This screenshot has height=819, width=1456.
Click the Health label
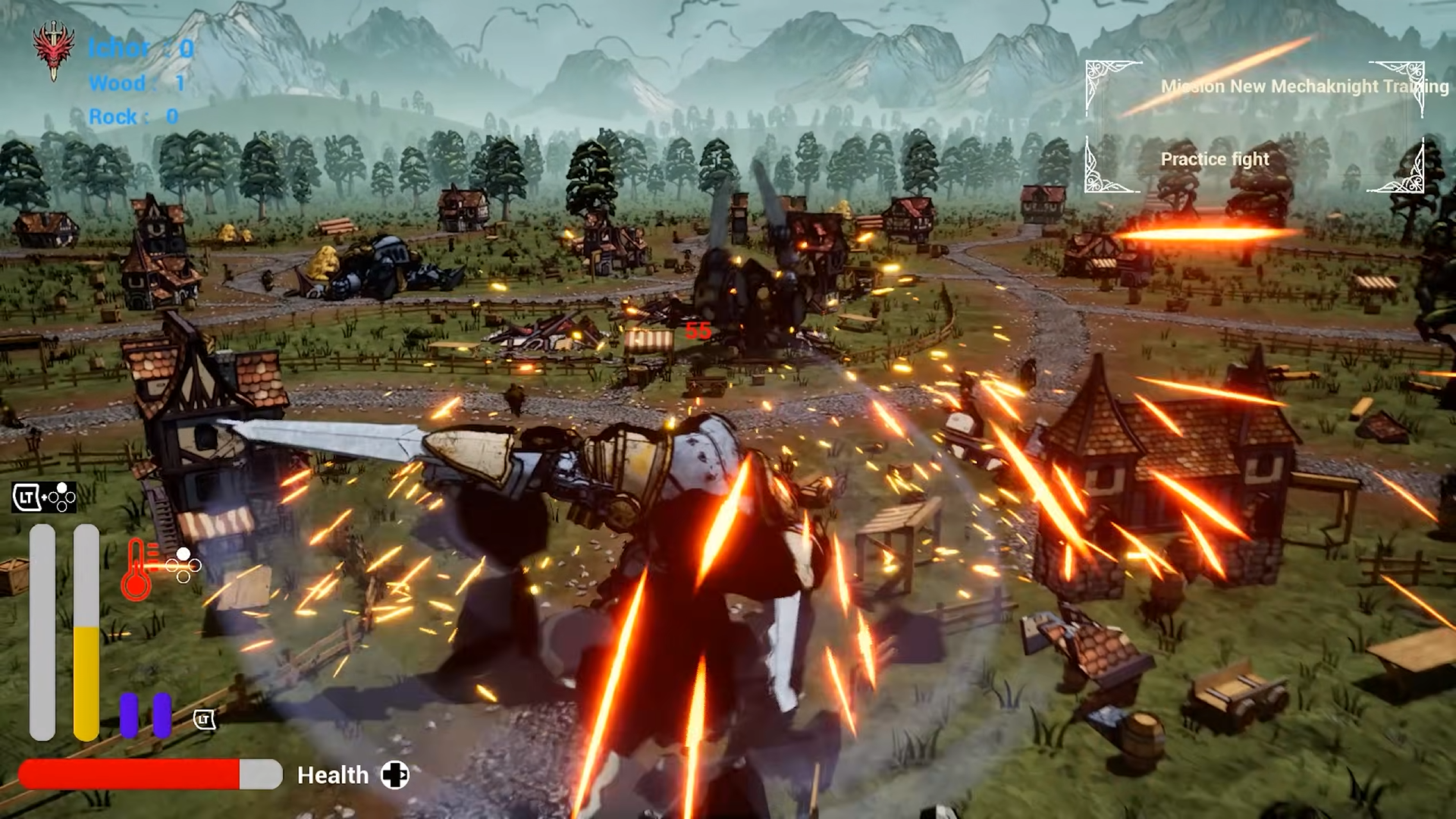[334, 775]
